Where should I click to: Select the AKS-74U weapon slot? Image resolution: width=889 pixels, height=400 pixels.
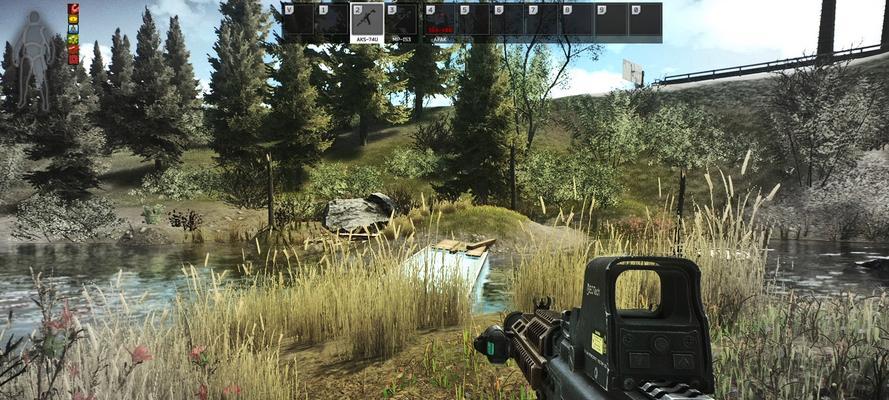point(367,23)
